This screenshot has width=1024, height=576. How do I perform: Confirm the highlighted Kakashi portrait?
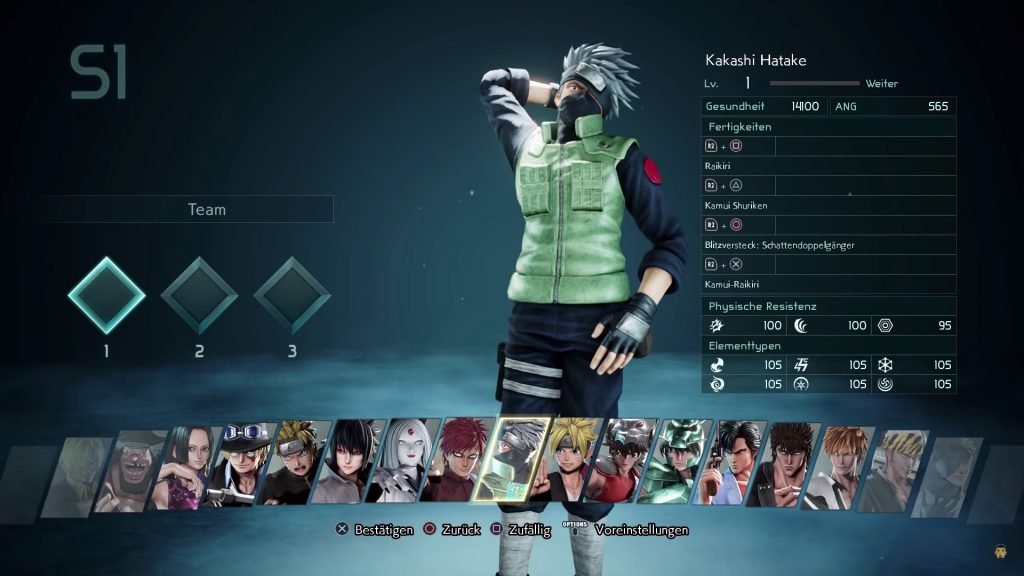point(511,459)
